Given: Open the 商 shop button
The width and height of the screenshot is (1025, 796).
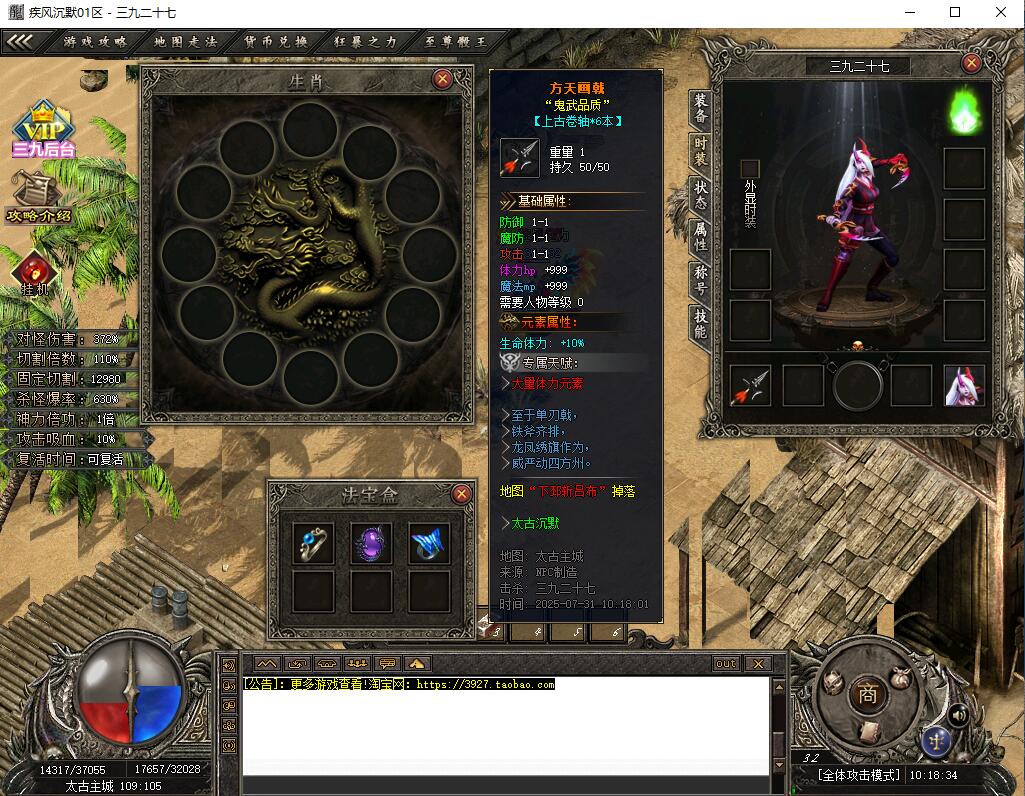Looking at the screenshot, I should point(867,696).
